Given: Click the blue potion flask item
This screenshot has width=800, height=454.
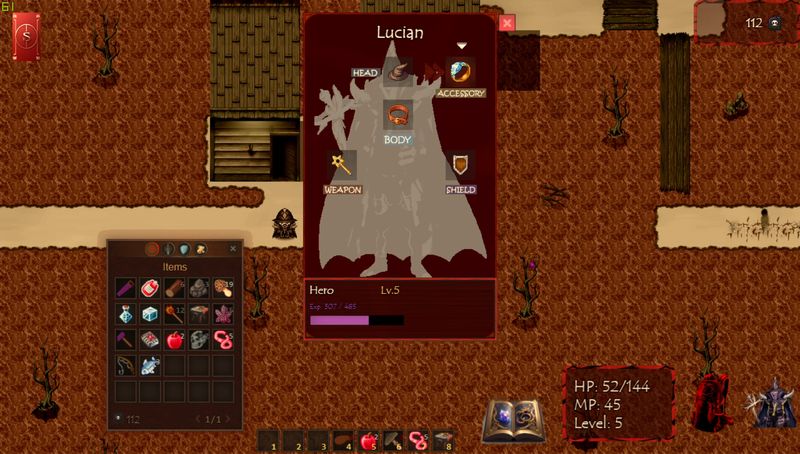Looking at the screenshot, I should [x=125, y=314].
